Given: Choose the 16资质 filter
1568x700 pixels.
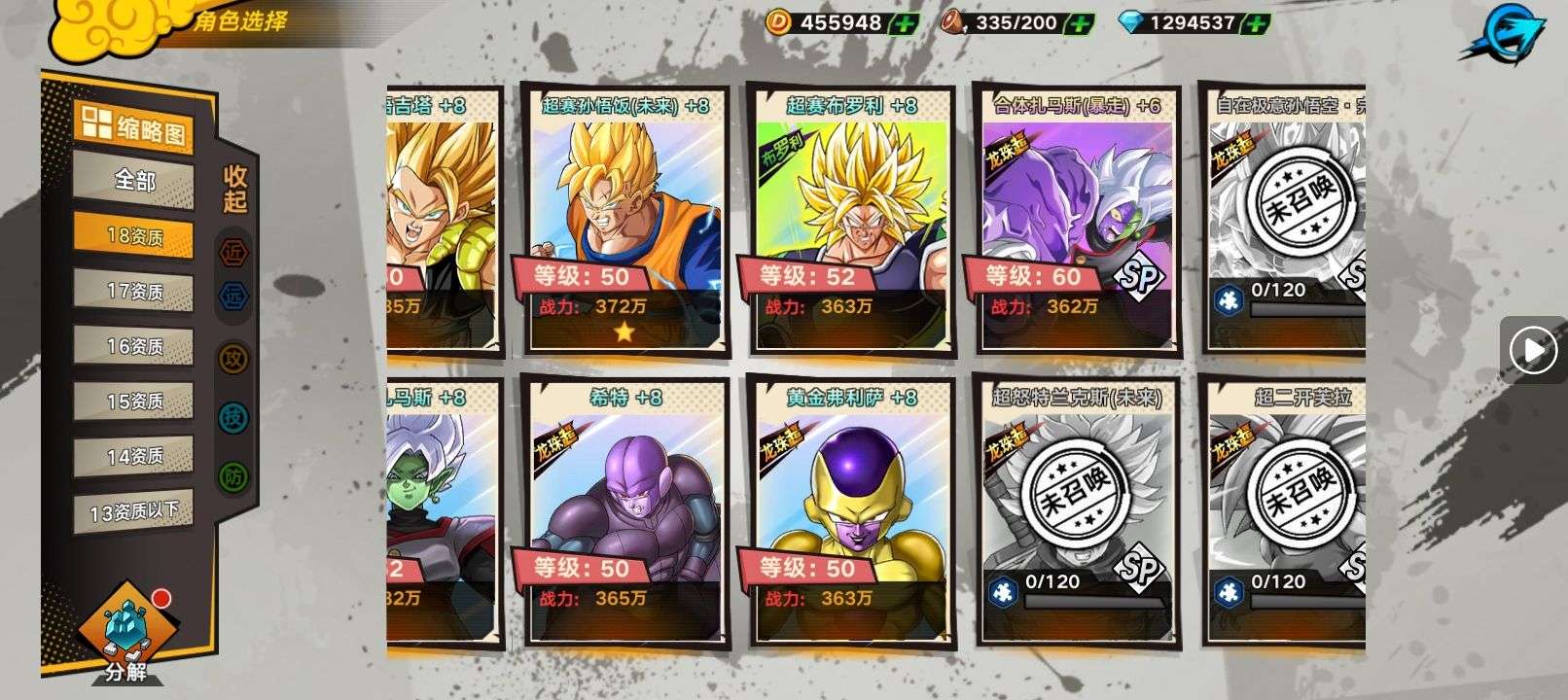Looking at the screenshot, I should pyautogui.click(x=133, y=346).
